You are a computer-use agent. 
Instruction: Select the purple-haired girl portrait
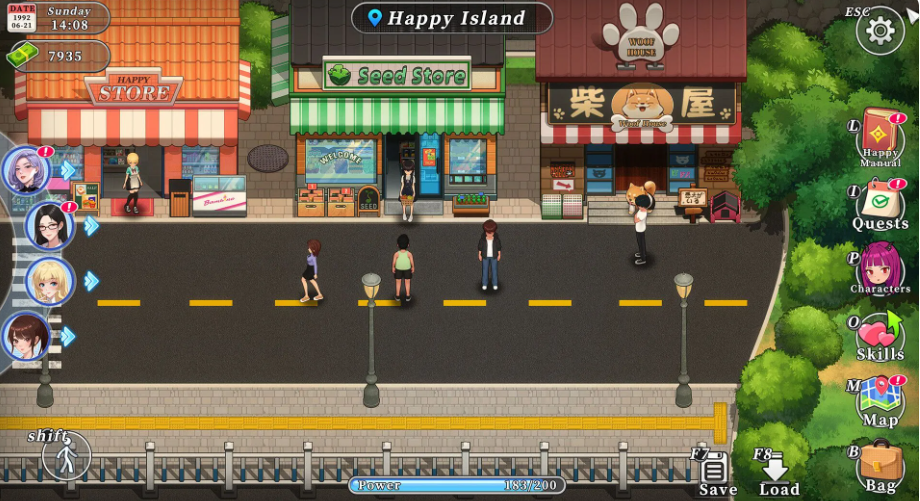[26, 171]
